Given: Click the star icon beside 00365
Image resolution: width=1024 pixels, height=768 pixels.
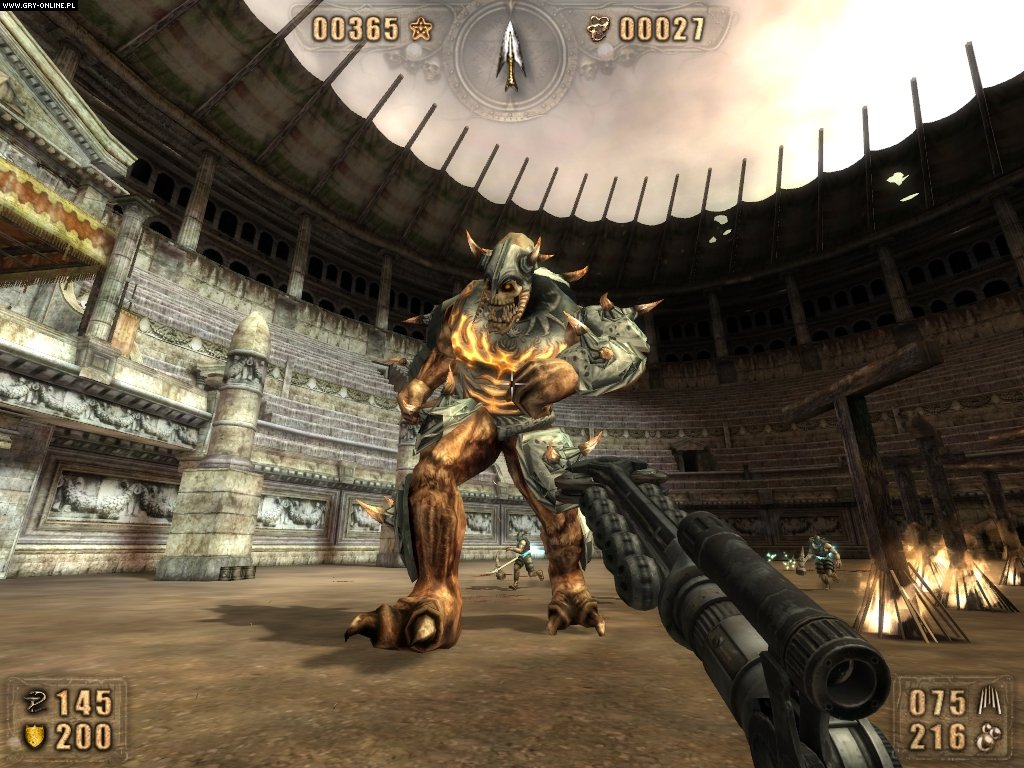Looking at the screenshot, I should tap(419, 29).
